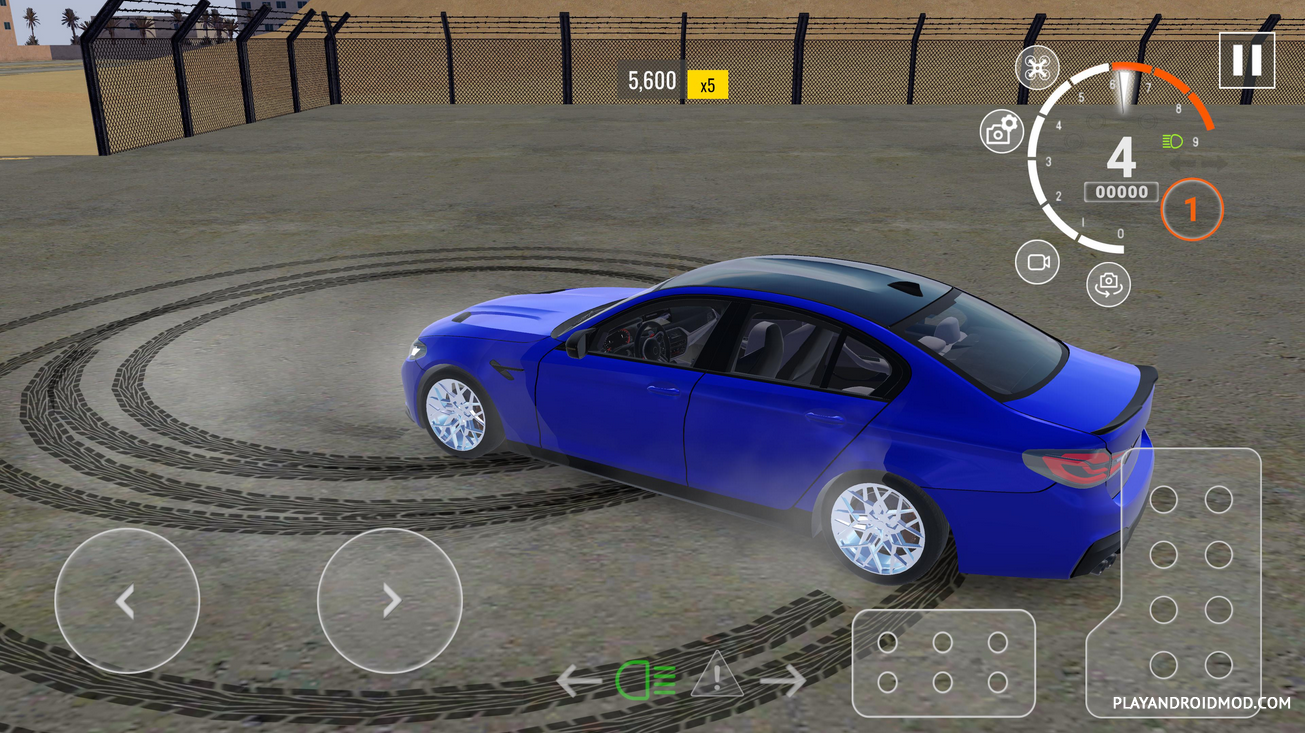
Task: Open the camera settings icon
Action: tap(1001, 132)
